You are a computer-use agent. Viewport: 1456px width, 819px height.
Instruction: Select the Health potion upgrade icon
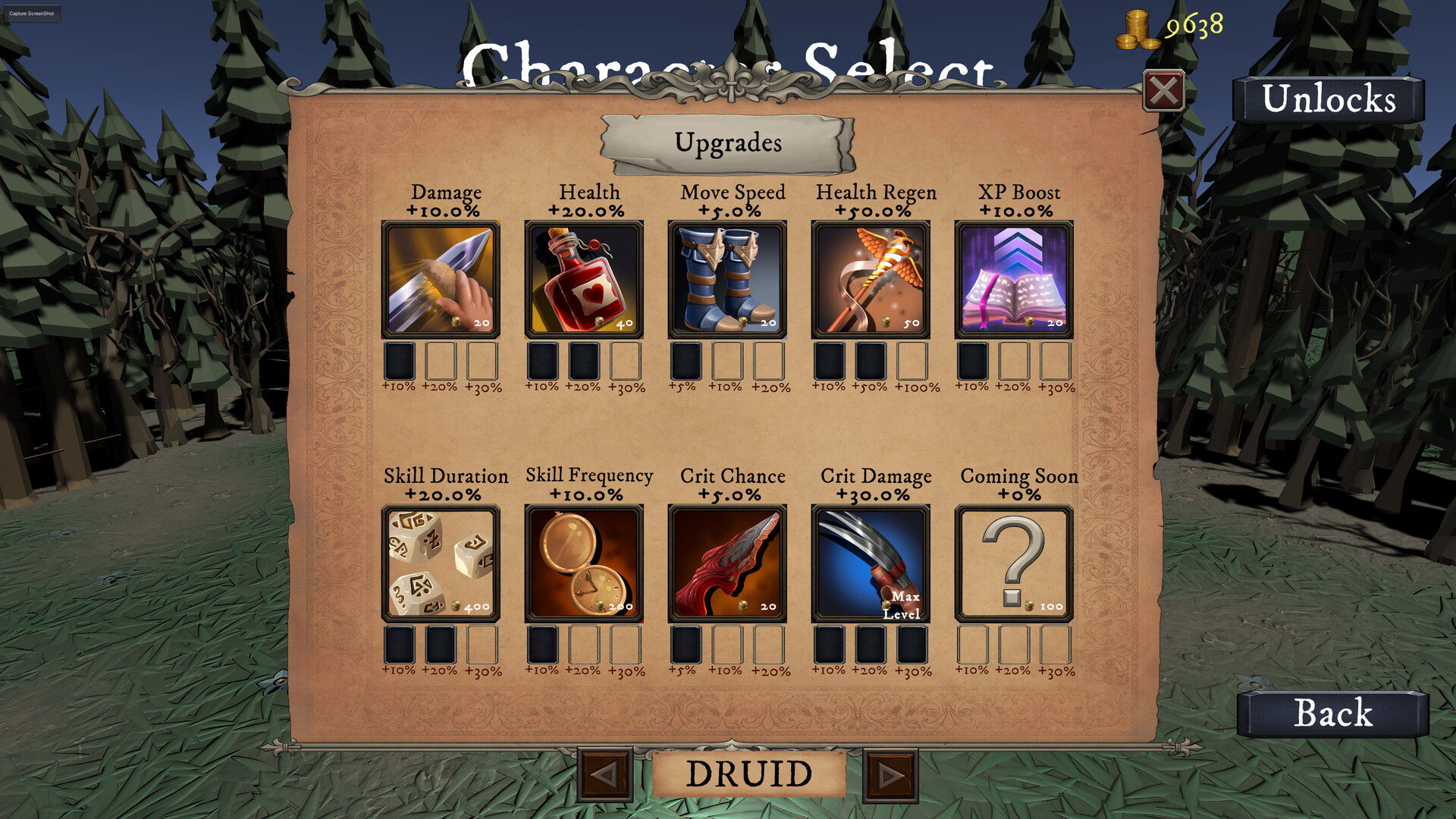pyautogui.click(x=585, y=278)
